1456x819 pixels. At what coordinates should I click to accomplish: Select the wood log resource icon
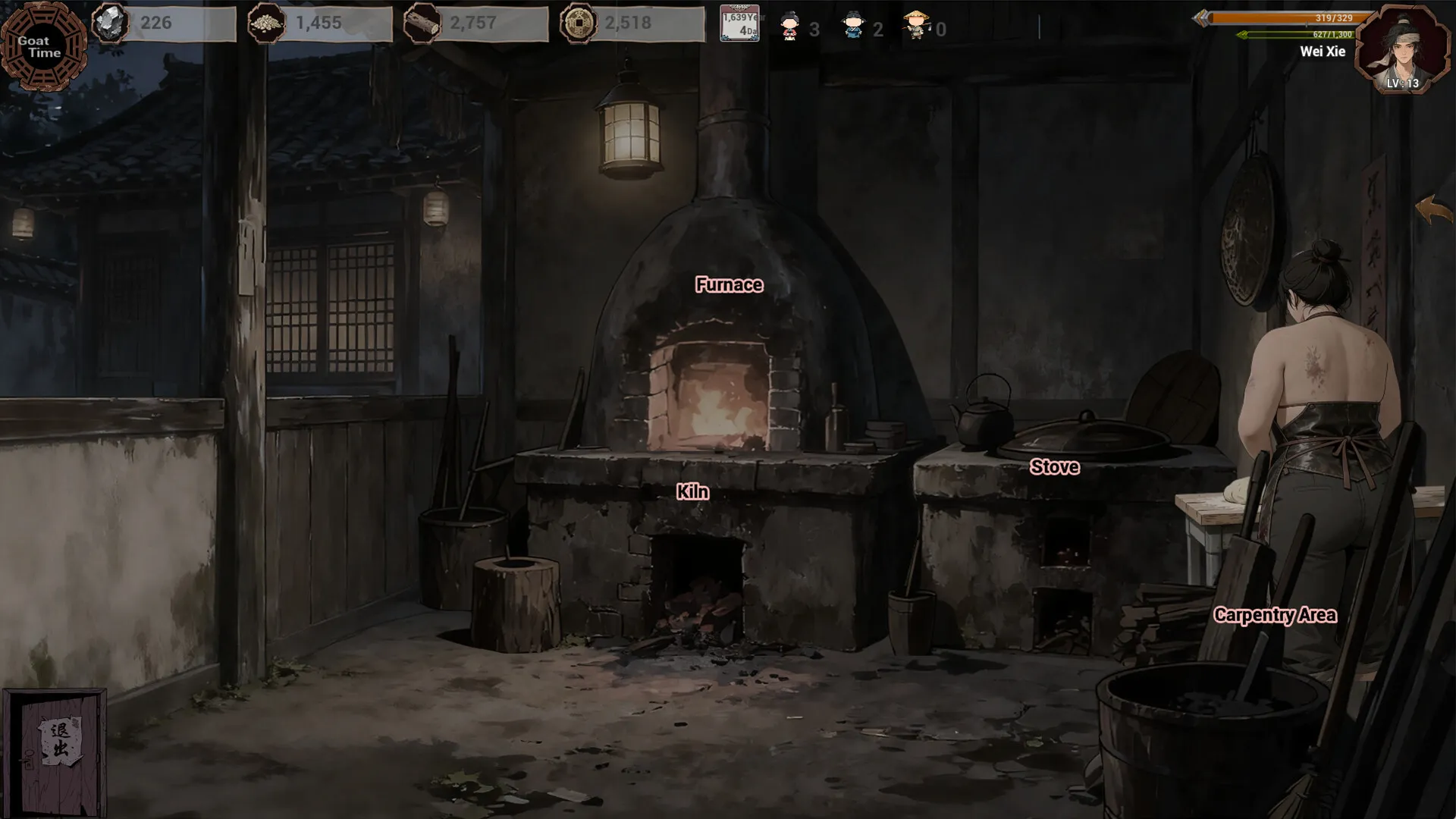(x=422, y=24)
